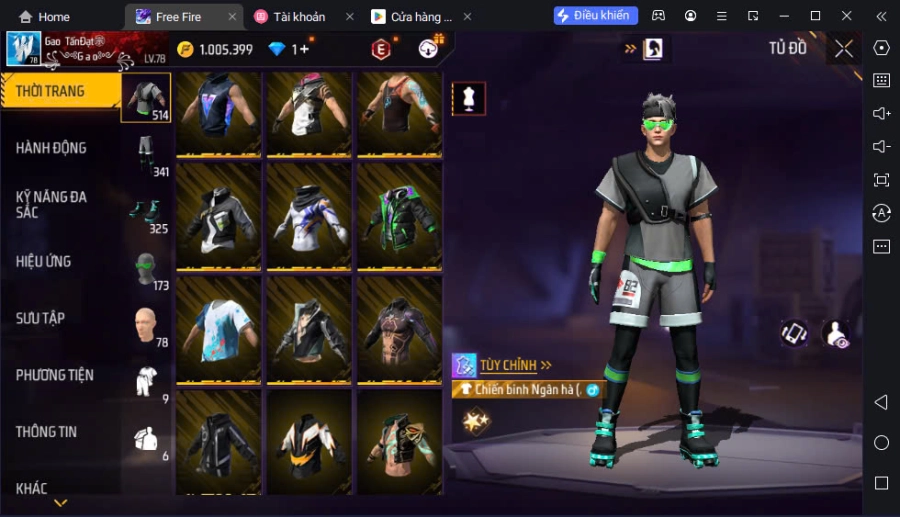Image resolution: width=900 pixels, height=517 pixels.
Task: Choose the black jacket with green trim
Action: point(400,215)
